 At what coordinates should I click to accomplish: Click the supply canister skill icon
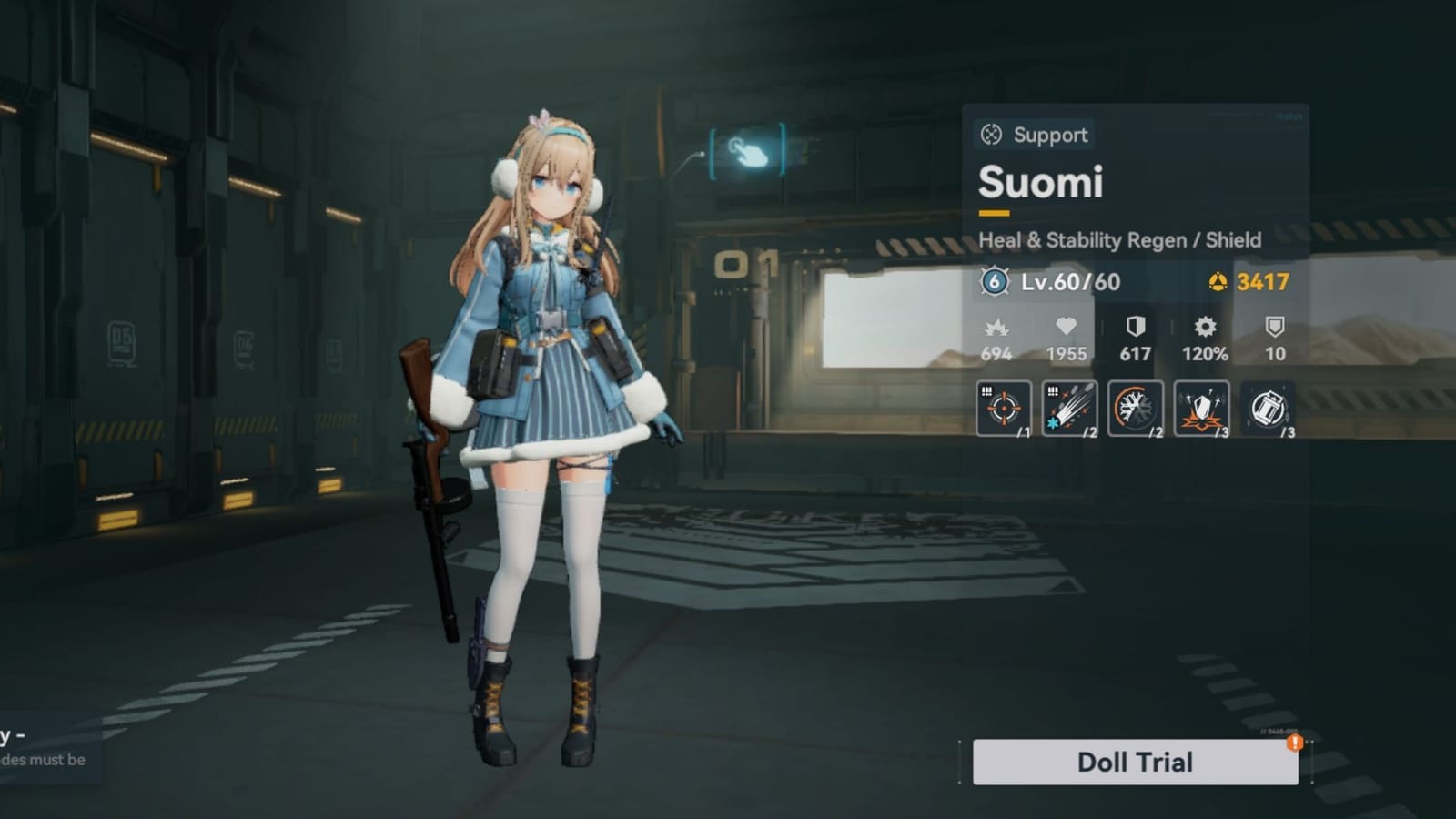click(x=1268, y=409)
